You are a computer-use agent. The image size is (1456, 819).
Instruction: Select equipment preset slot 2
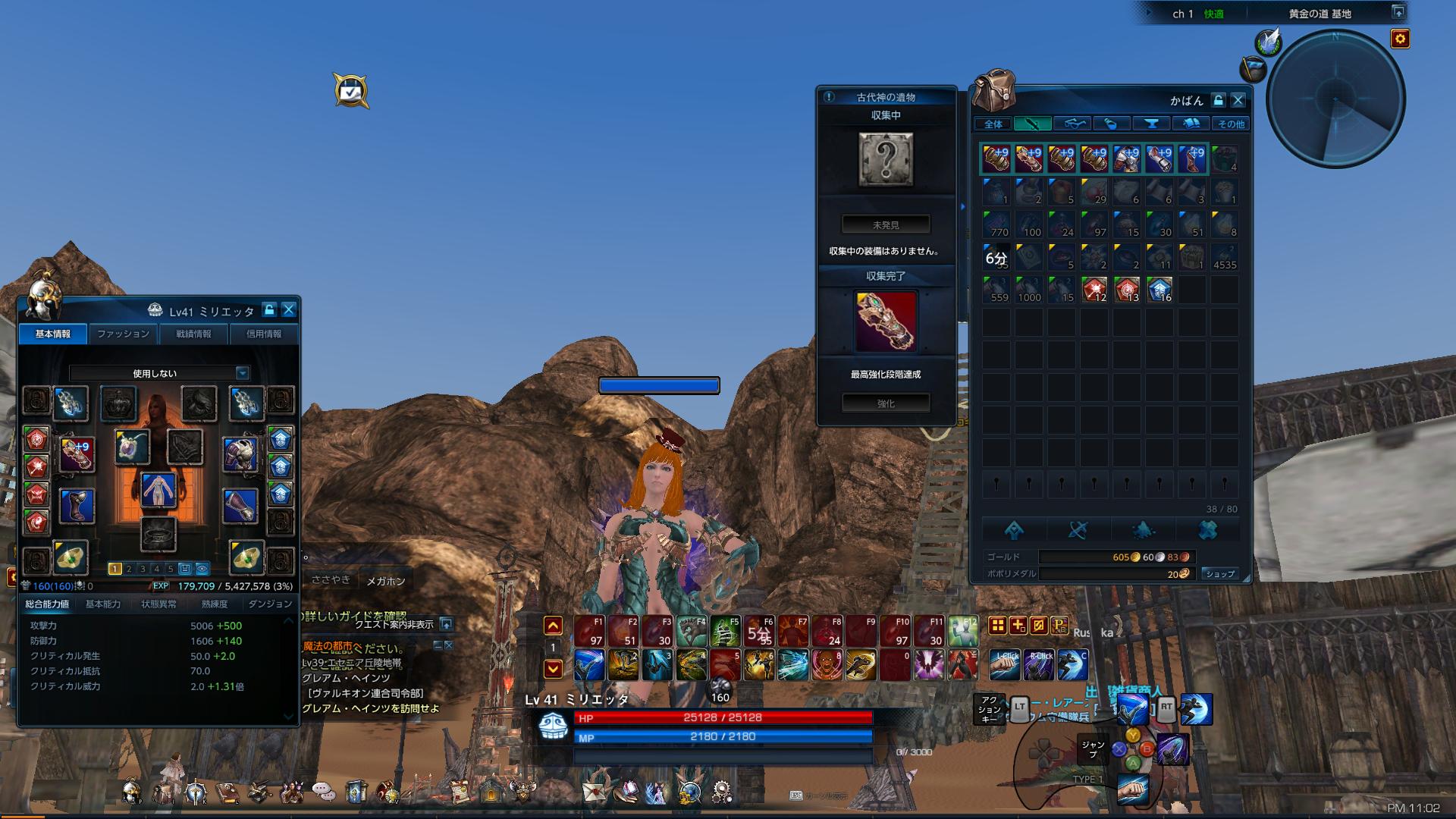point(129,569)
